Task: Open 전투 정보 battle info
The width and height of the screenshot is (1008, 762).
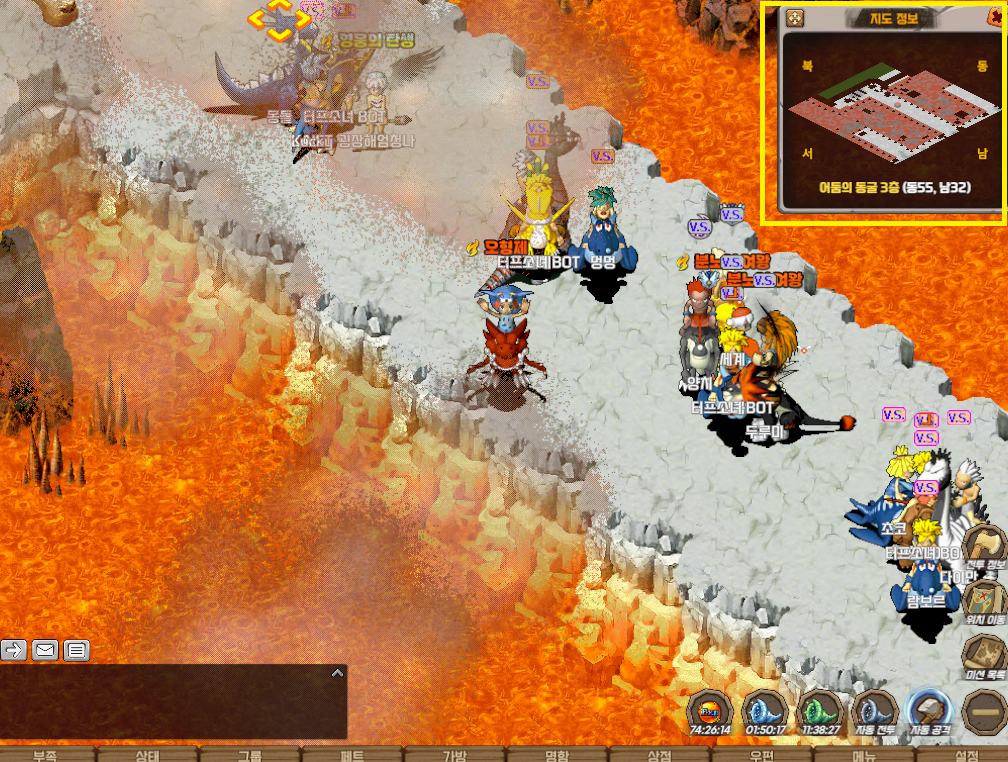Action: (984, 548)
